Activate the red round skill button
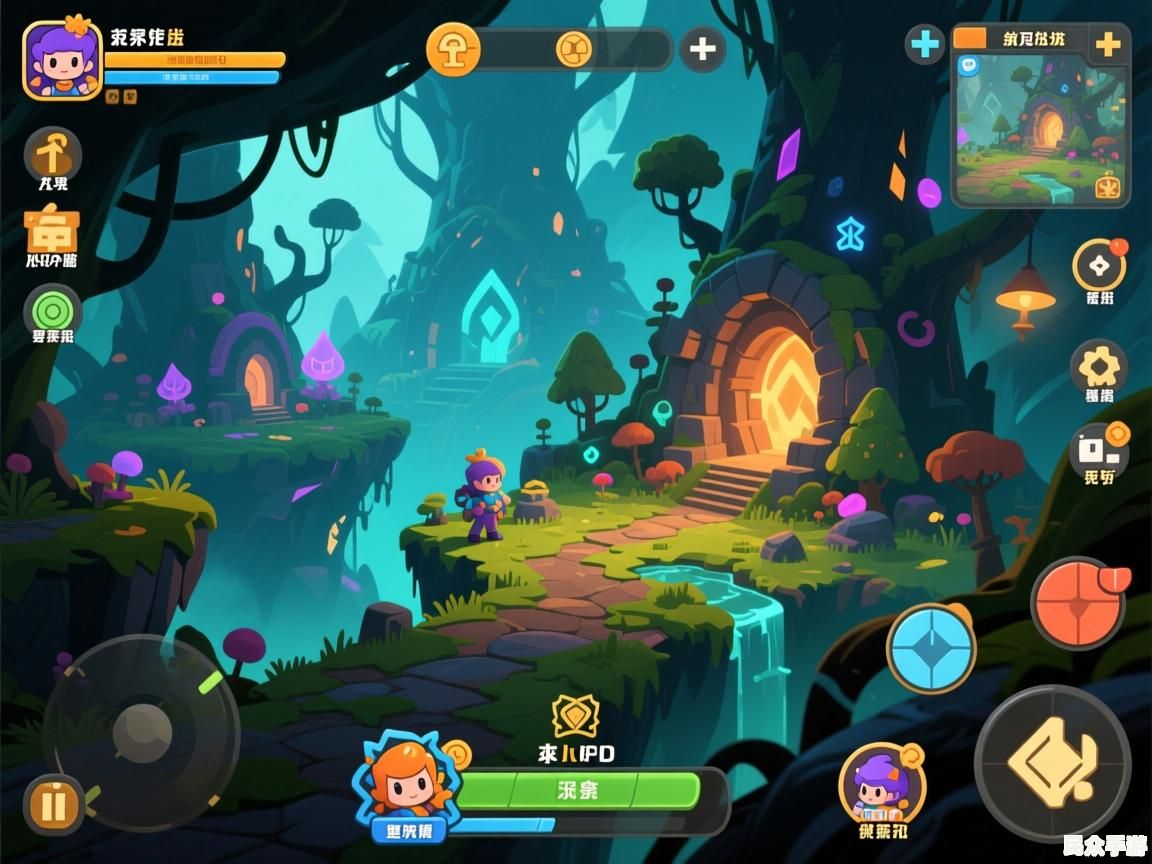Viewport: 1152px width, 864px height. tap(1078, 603)
